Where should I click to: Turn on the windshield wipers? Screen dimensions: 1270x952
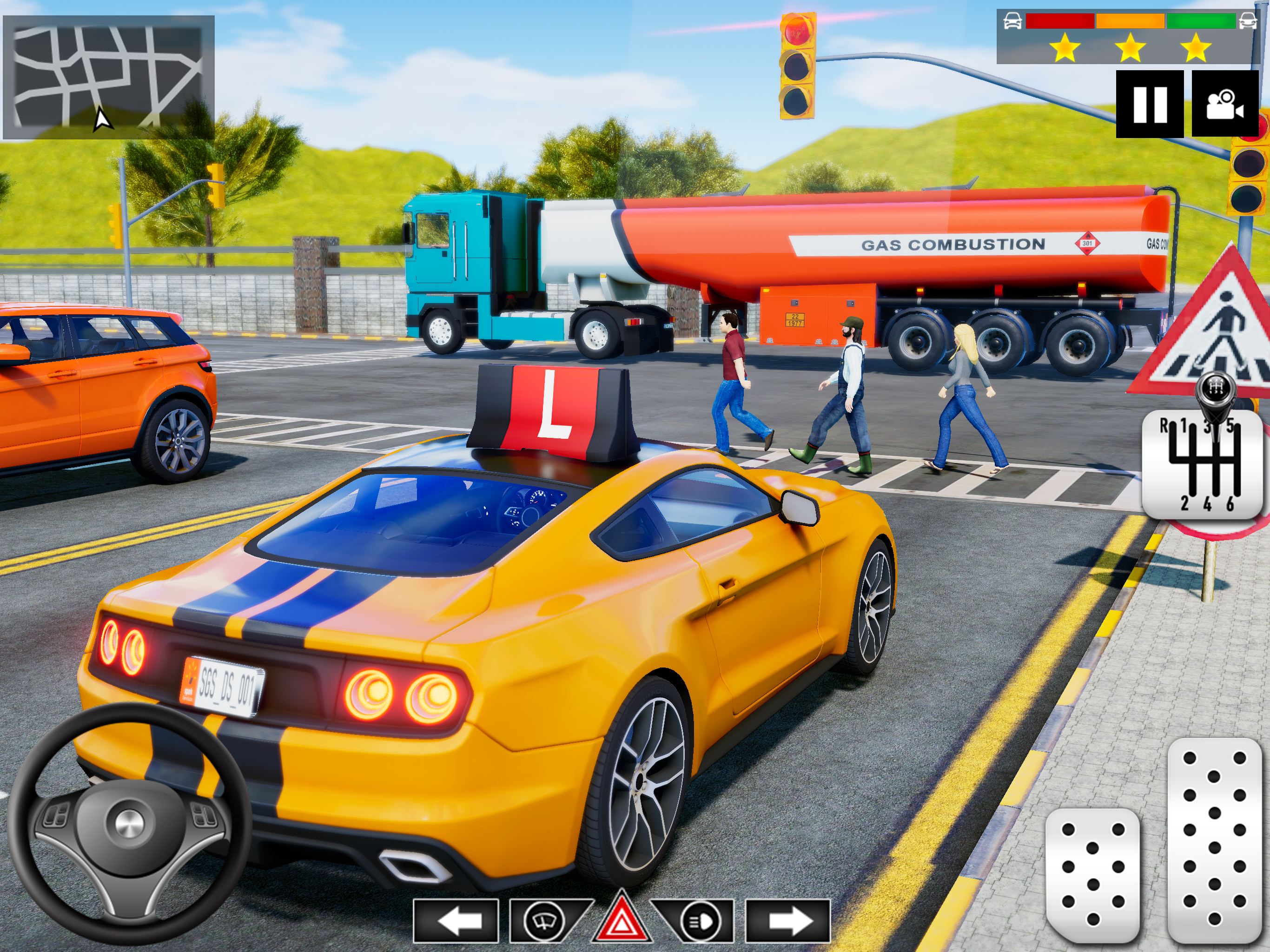tap(543, 921)
